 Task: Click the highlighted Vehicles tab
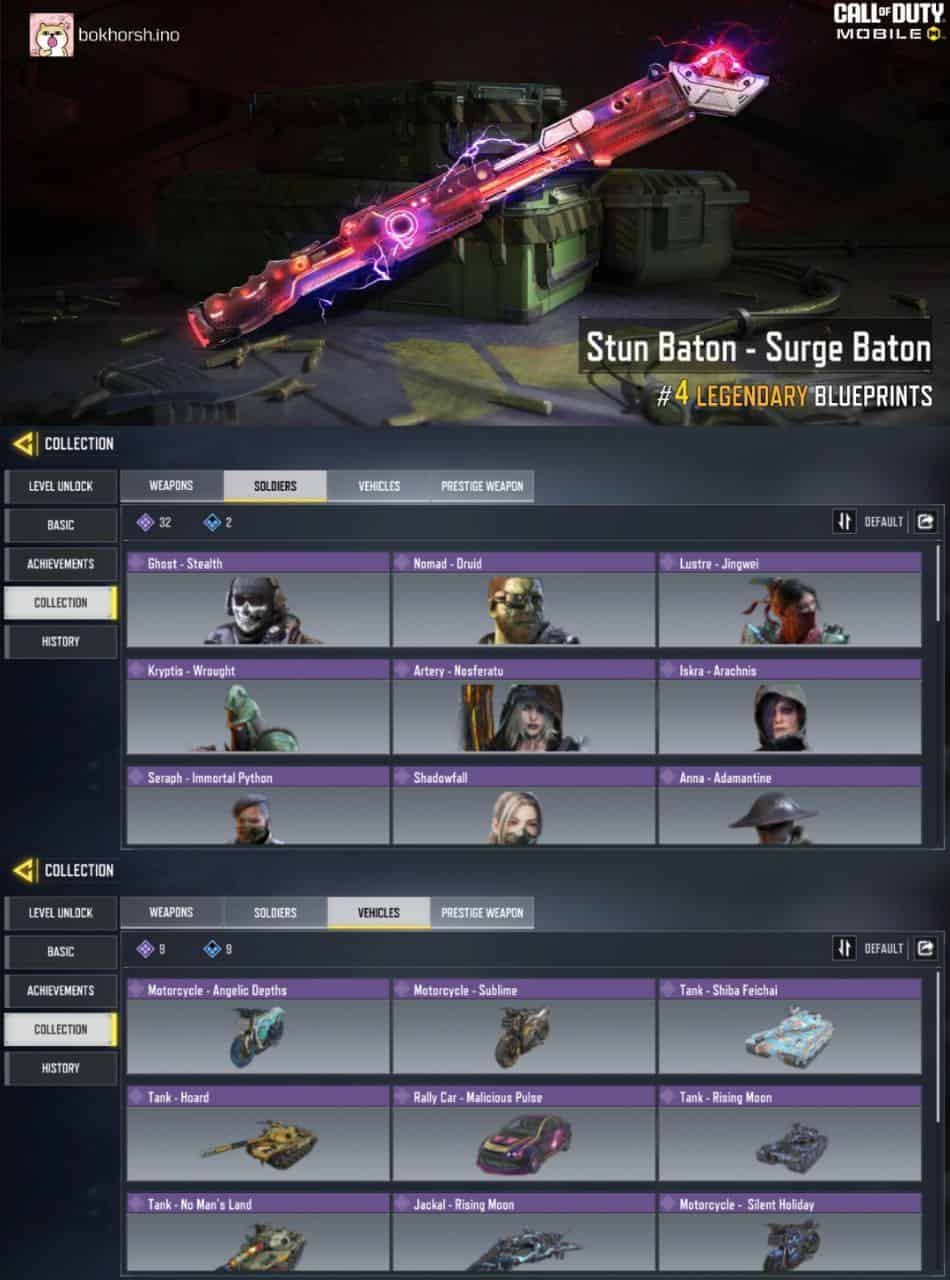click(378, 913)
